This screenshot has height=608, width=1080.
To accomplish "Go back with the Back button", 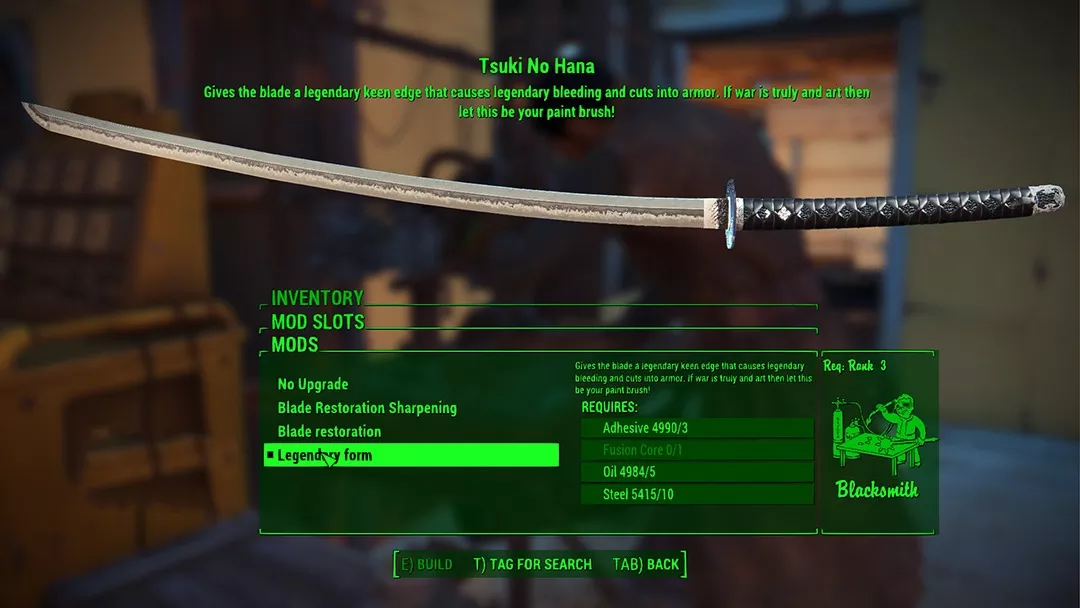I will click(646, 564).
